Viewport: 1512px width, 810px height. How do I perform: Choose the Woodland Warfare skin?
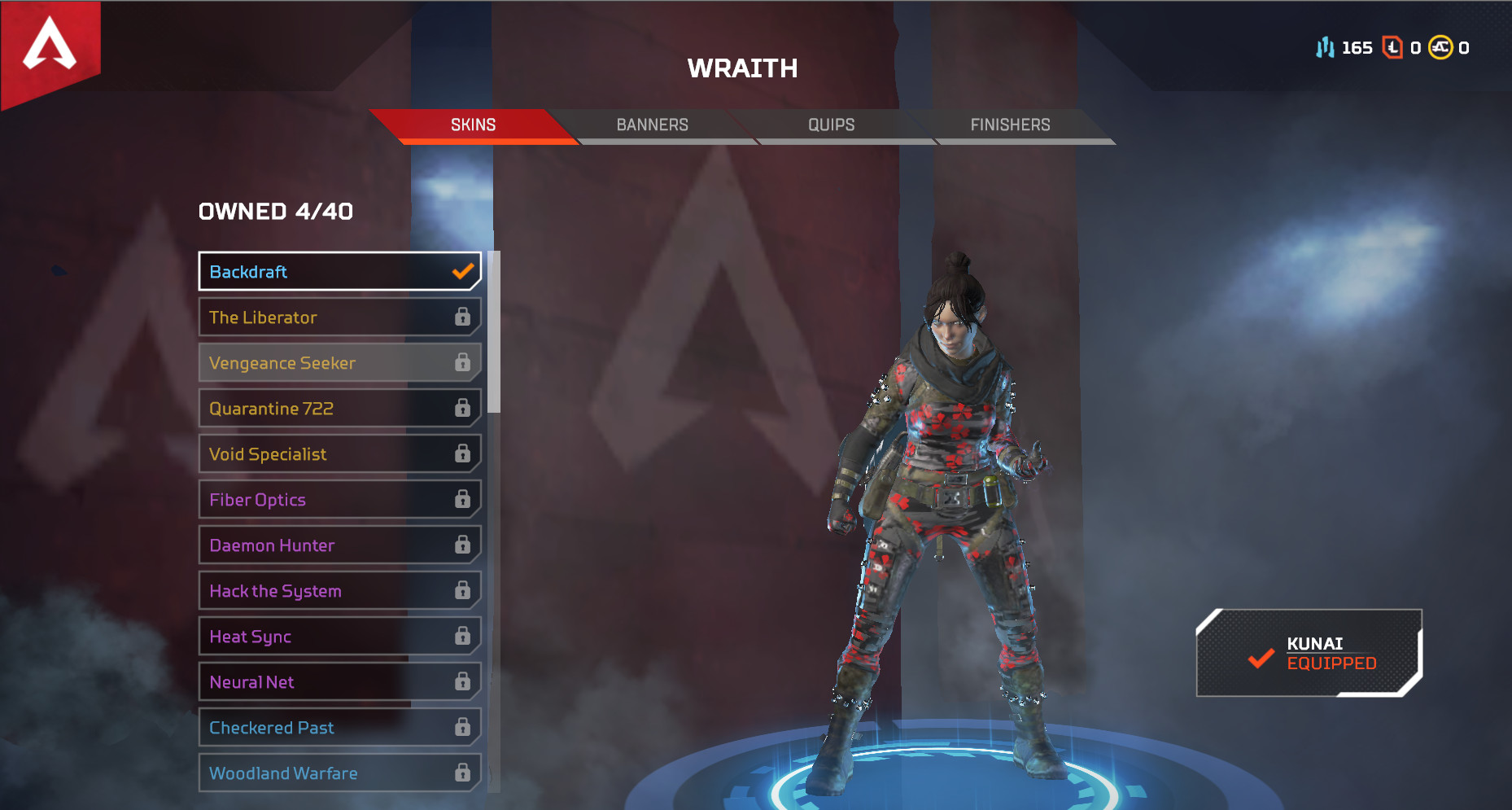(339, 773)
